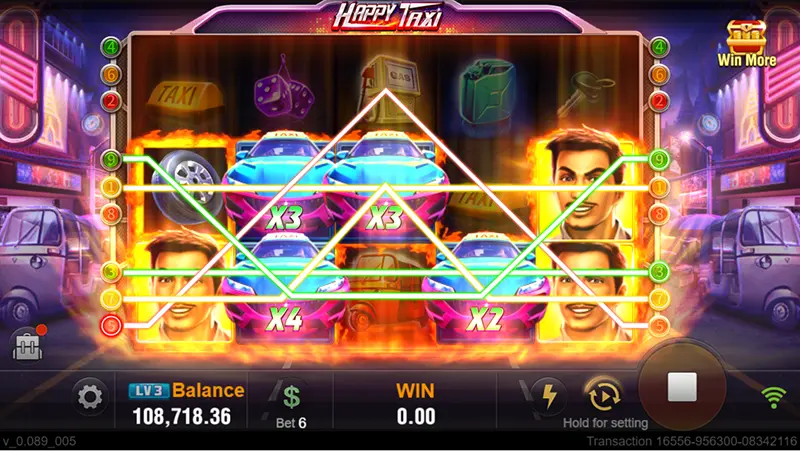
Task: Open the settings gear menu
Action: click(x=90, y=398)
